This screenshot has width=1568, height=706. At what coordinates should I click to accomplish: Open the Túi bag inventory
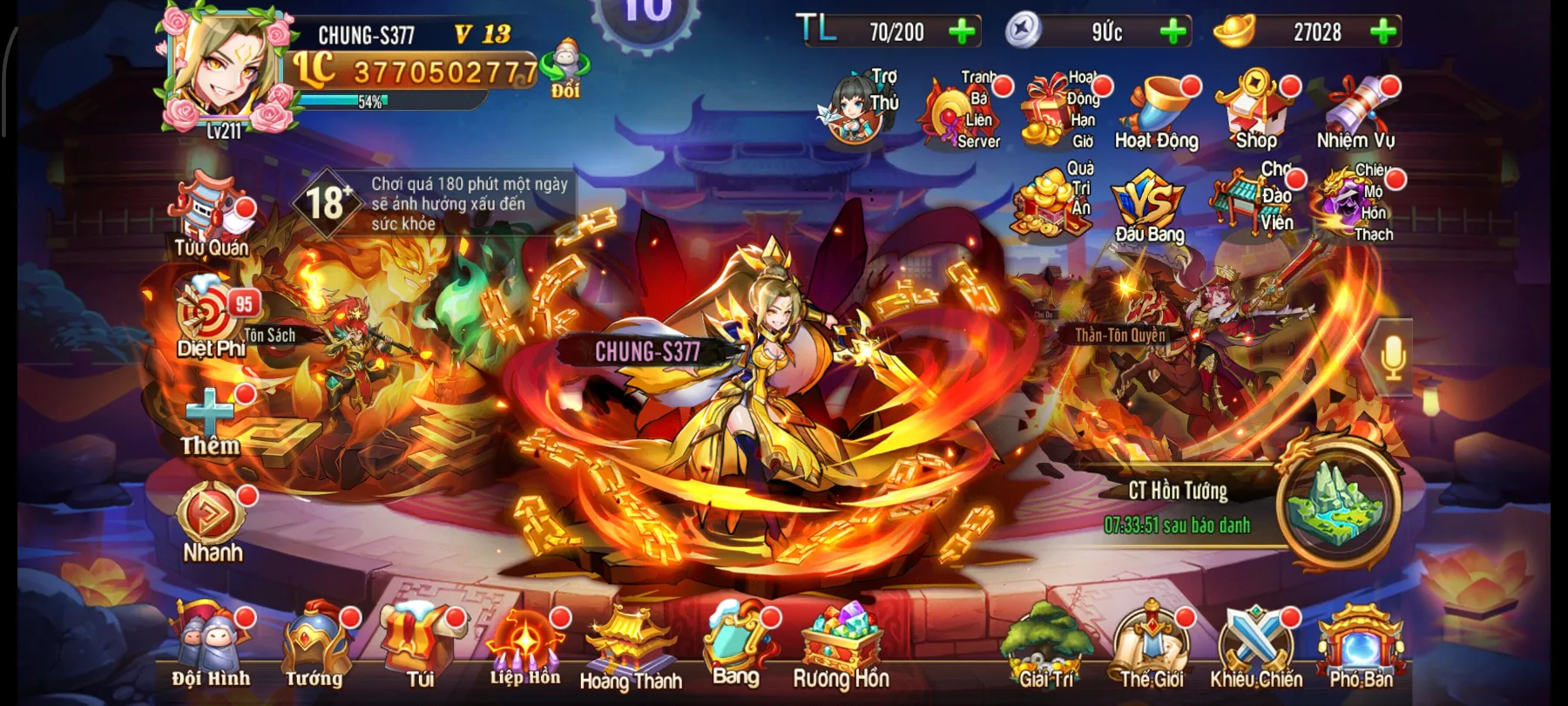420,645
